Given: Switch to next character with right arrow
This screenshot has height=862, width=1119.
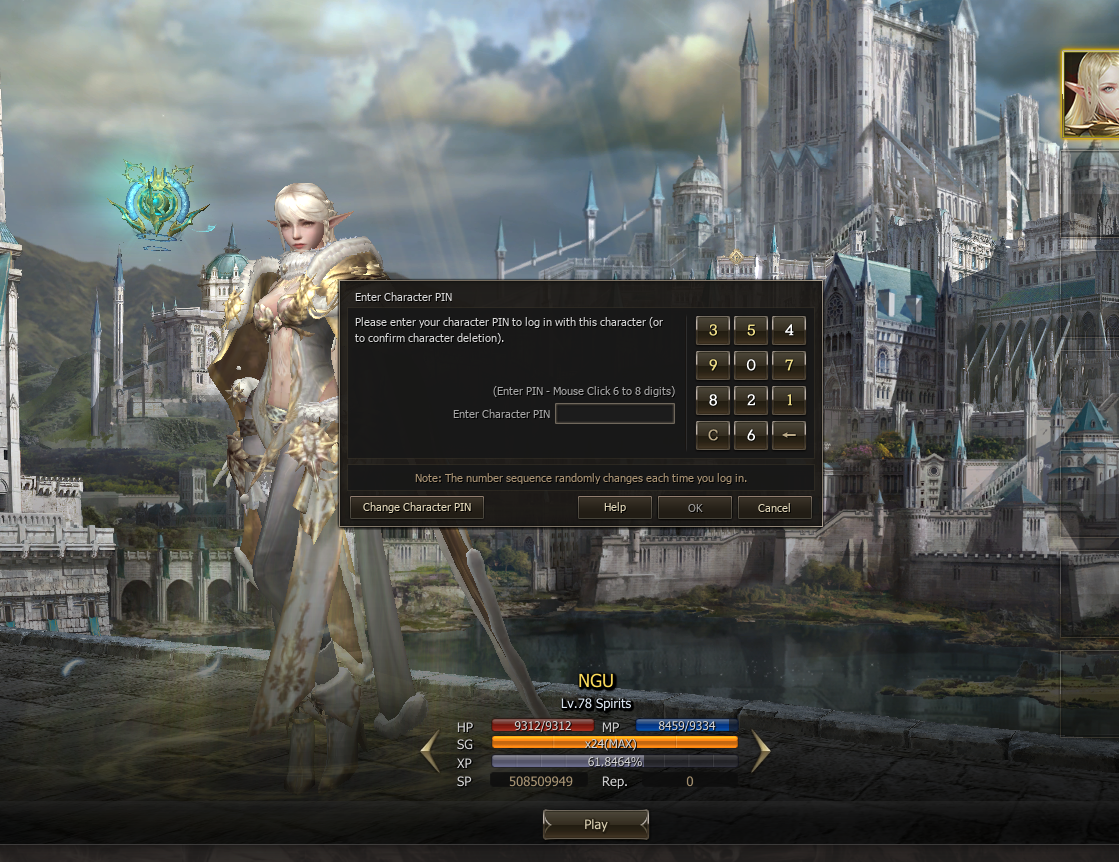Looking at the screenshot, I should (x=760, y=752).
